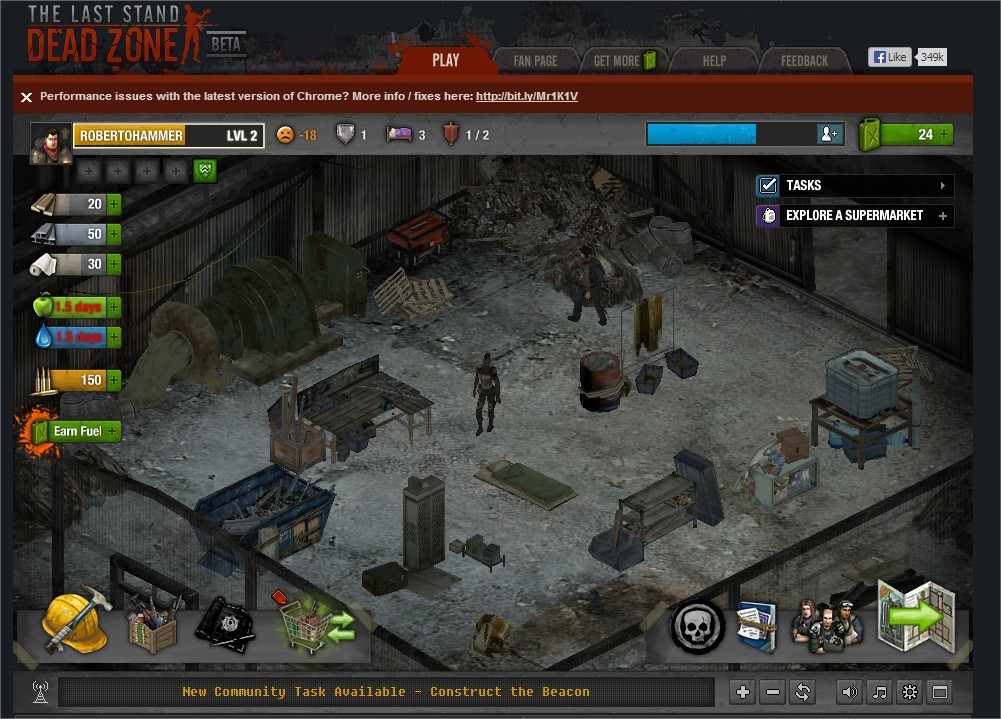This screenshot has width=1001, height=719.
Task: Open the Get More fuel tab
Action: [623, 61]
